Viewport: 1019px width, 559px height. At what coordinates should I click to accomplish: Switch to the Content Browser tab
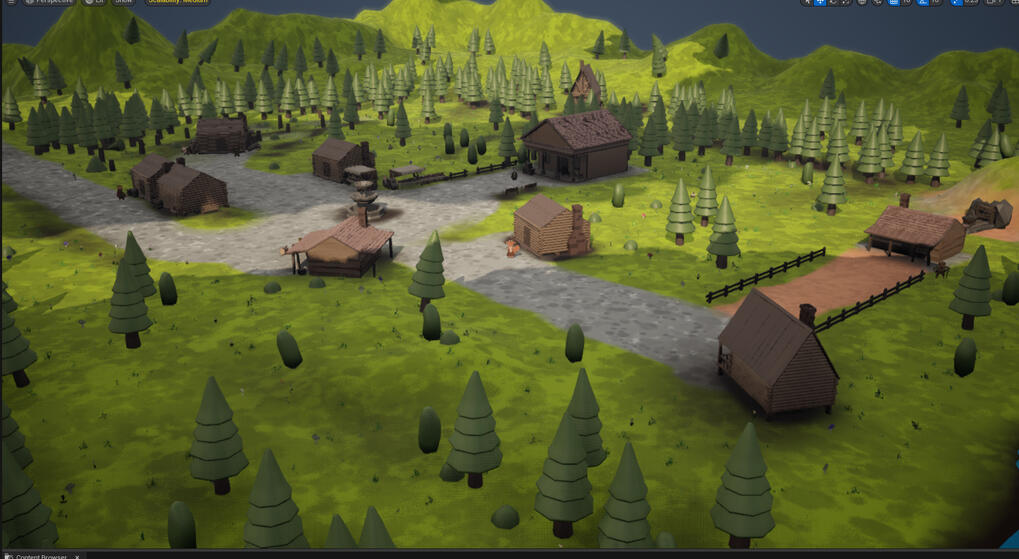tap(40, 556)
